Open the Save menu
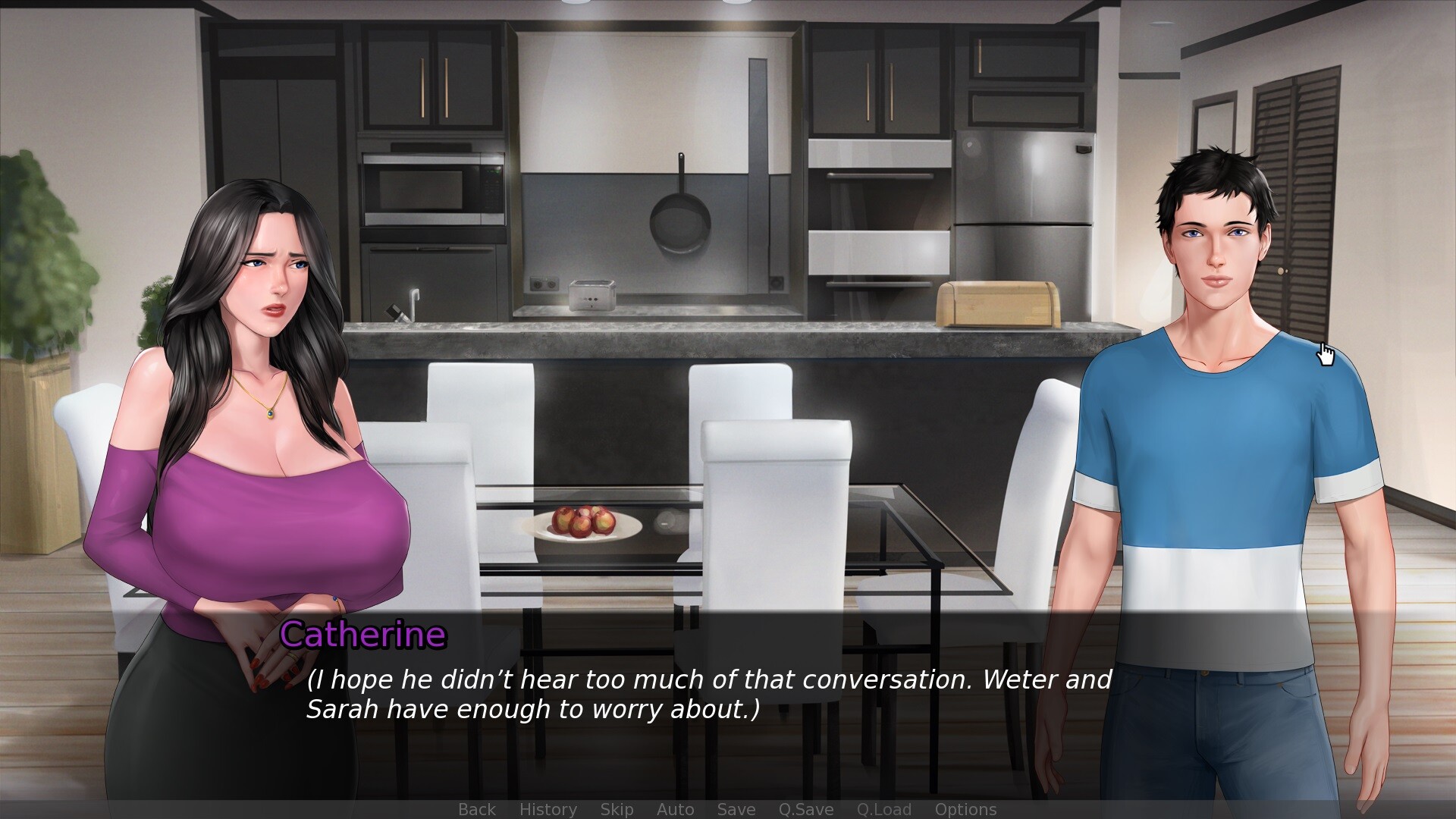The height and width of the screenshot is (819, 1456). pos(736,809)
